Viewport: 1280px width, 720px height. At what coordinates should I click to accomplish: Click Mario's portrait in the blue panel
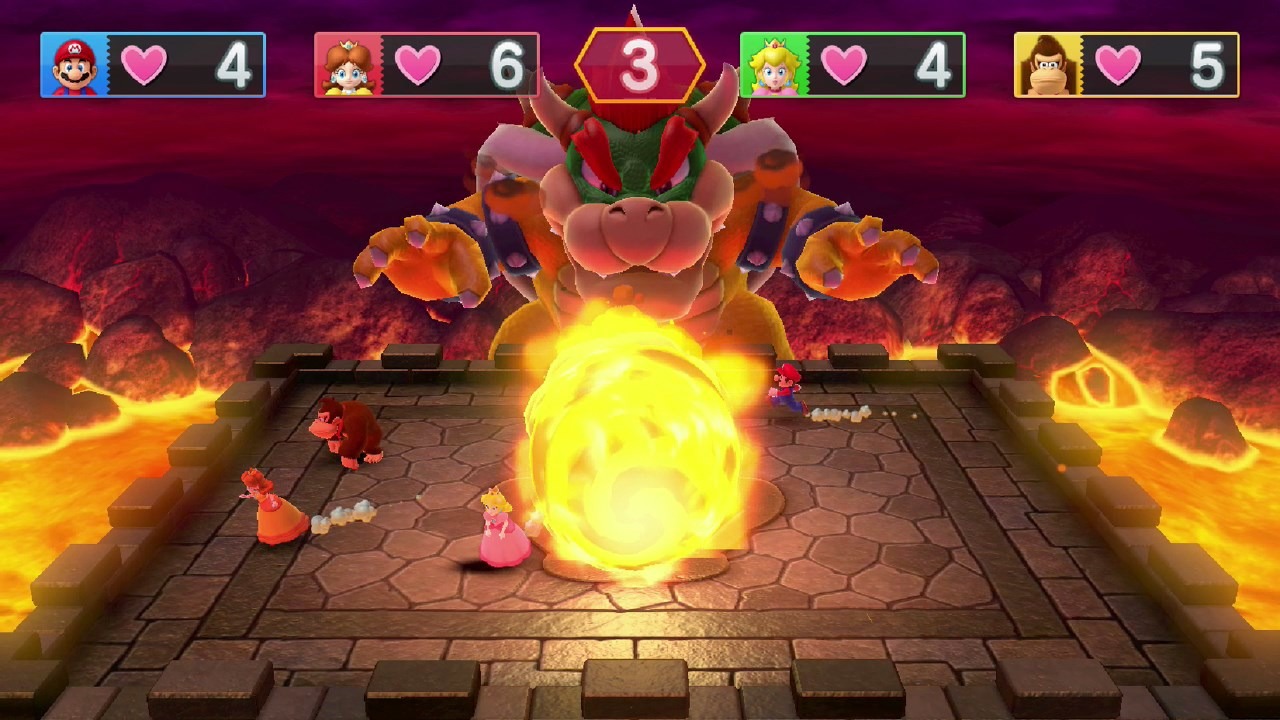[74, 65]
